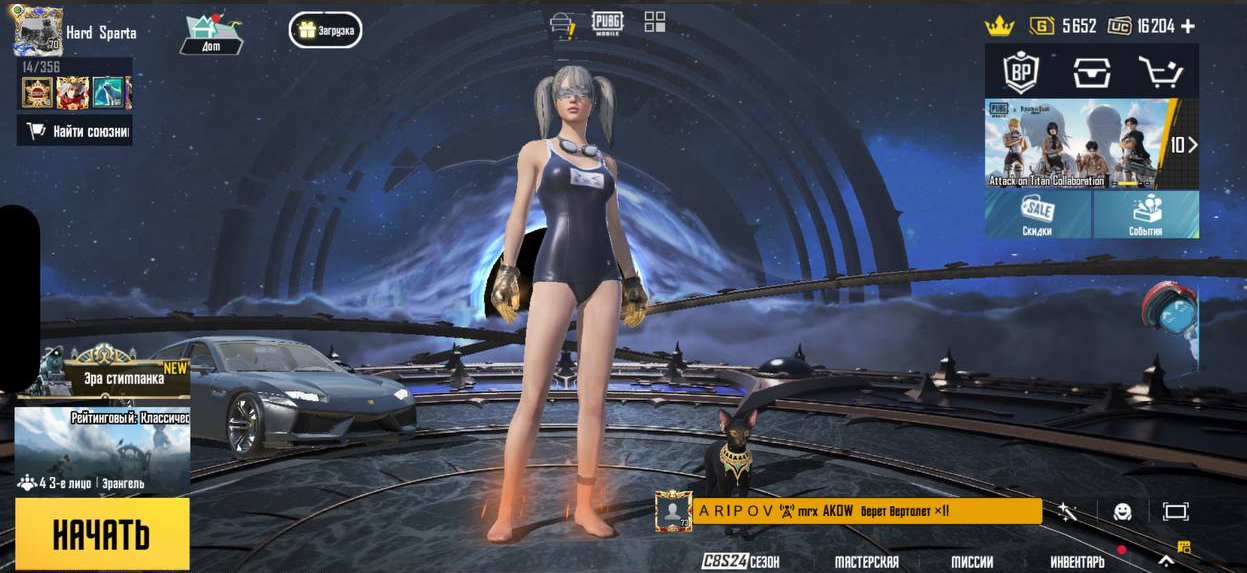This screenshot has width=1247, height=573.
Task: Open the Скидки sale tile
Action: coord(1037,214)
